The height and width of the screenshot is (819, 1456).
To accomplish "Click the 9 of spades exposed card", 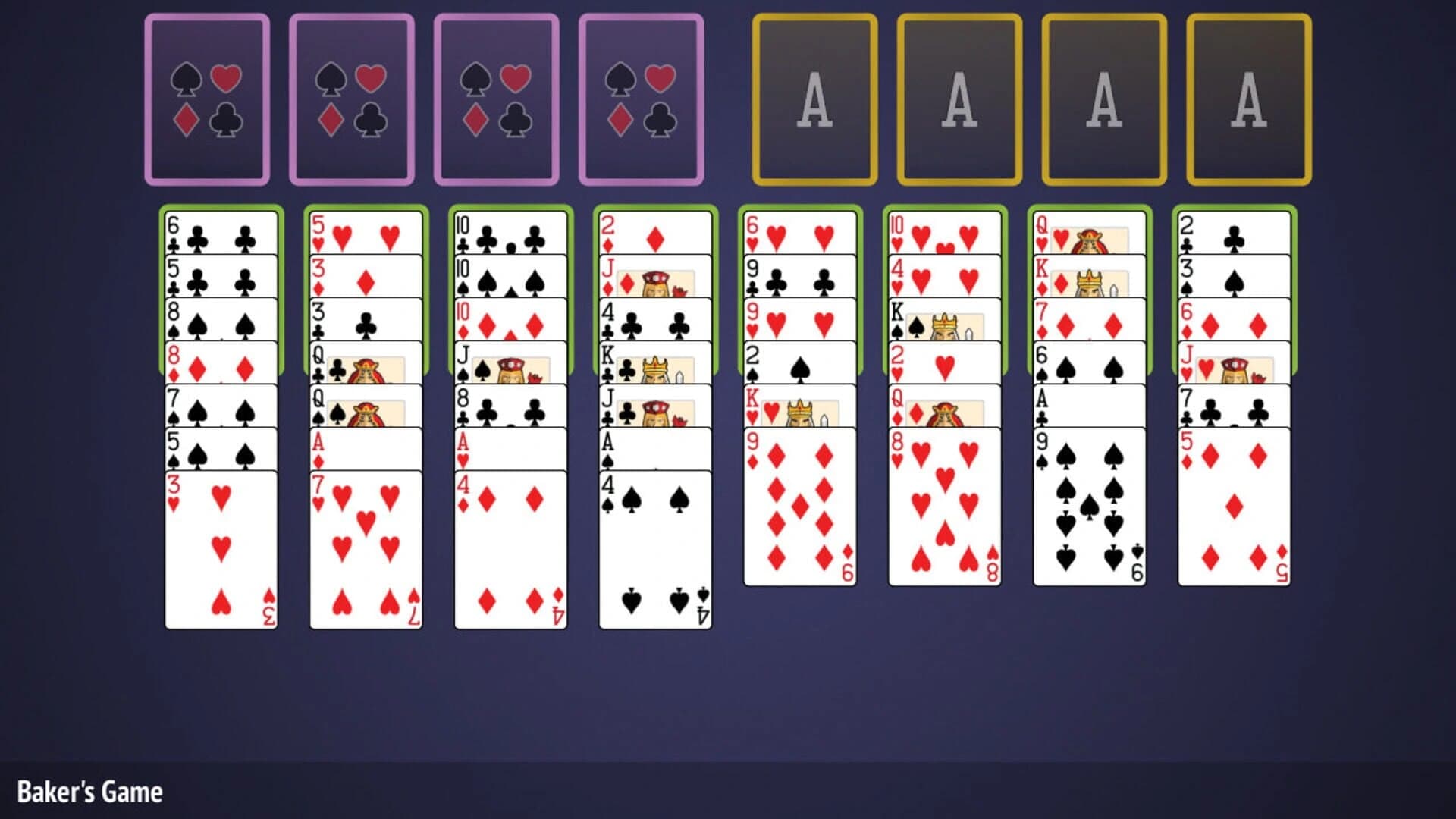I will coord(1088,516).
